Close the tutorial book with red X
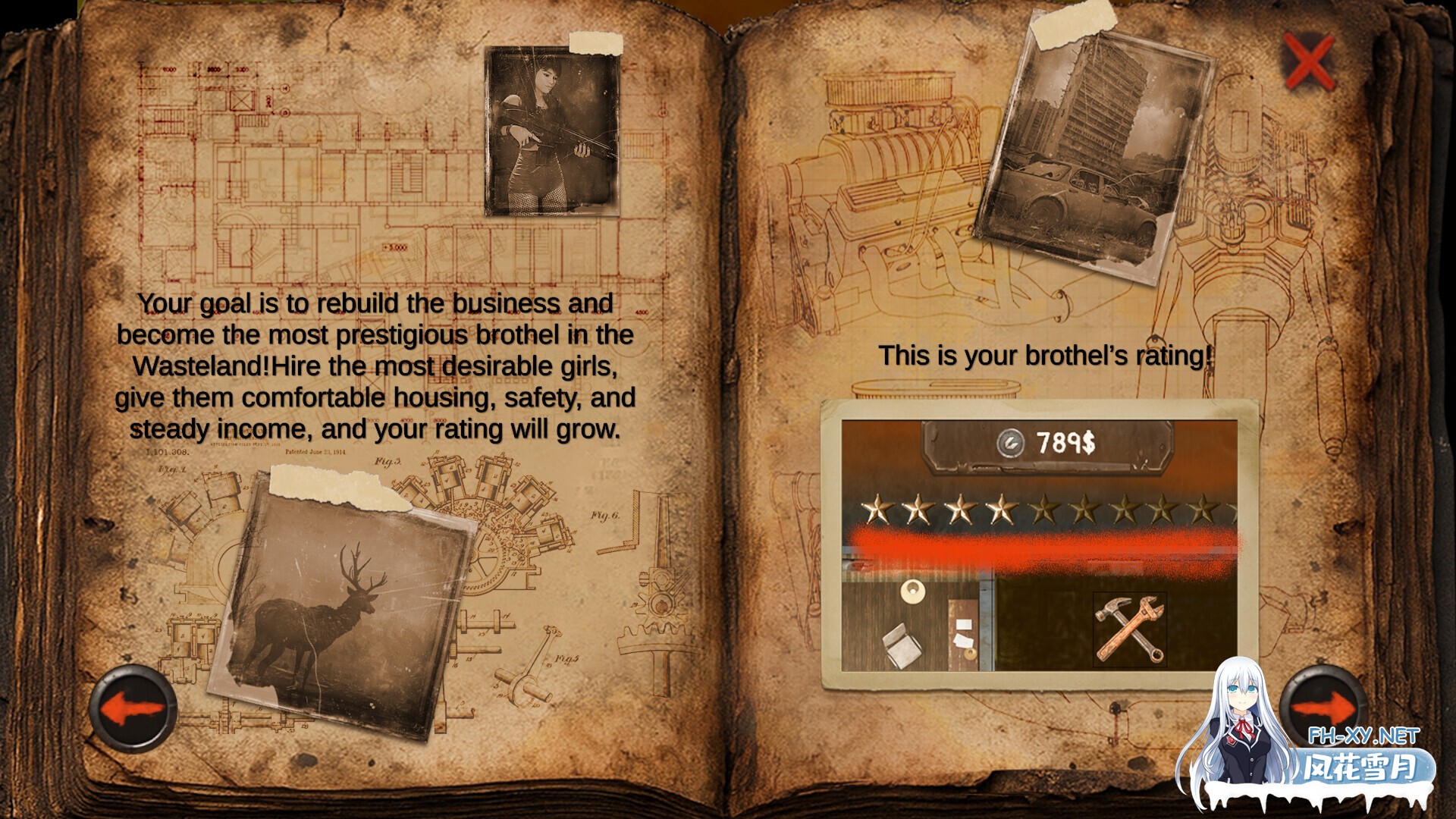Screen dimensions: 1456x819 (1308, 61)
